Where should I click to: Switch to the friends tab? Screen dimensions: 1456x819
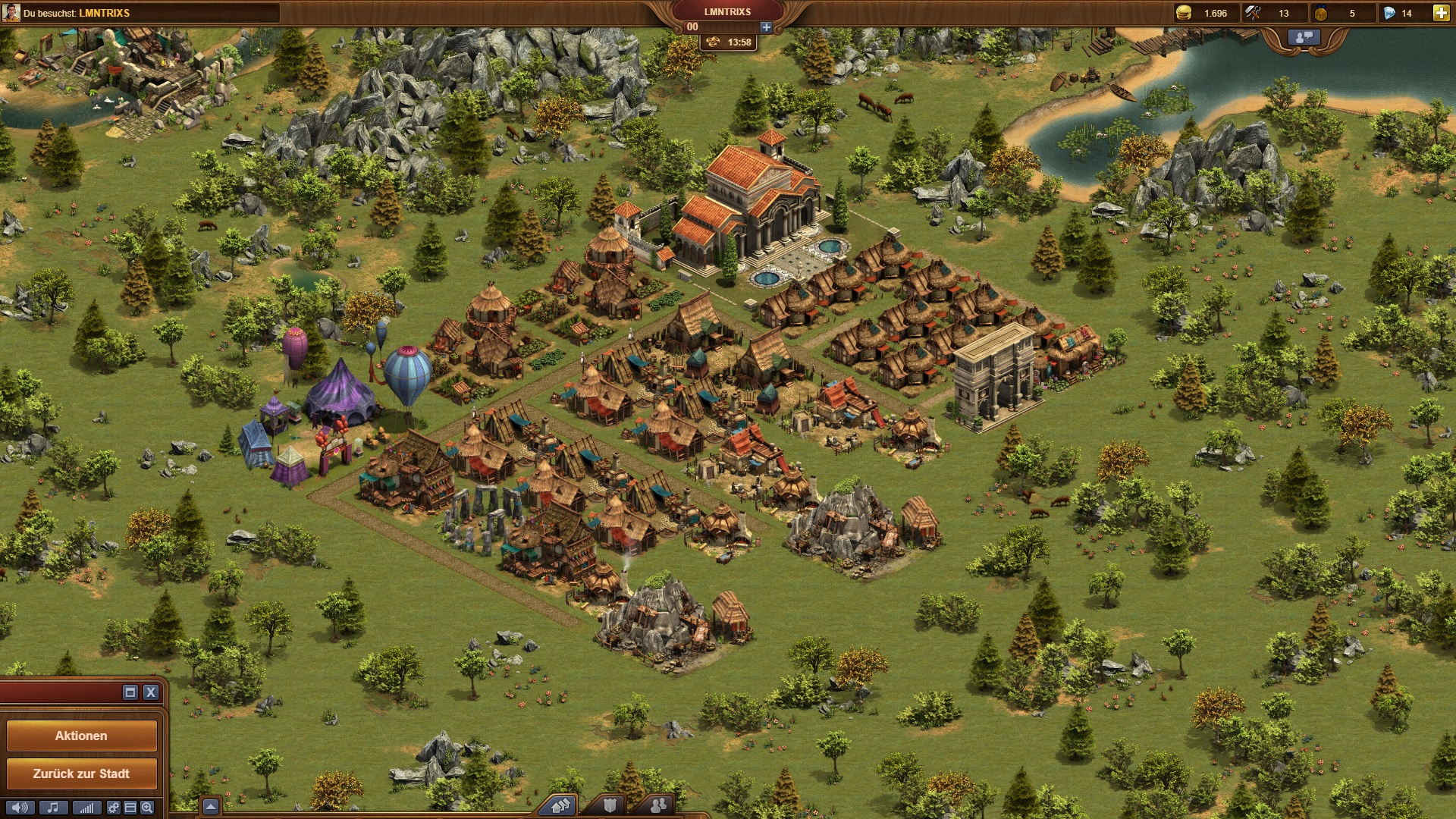(x=658, y=805)
